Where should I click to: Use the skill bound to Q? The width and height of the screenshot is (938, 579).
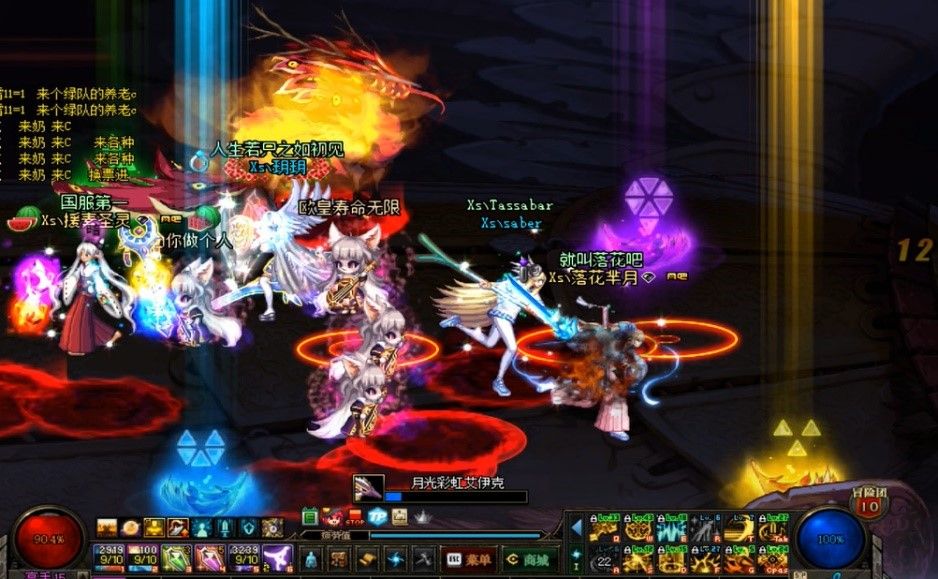coord(603,527)
